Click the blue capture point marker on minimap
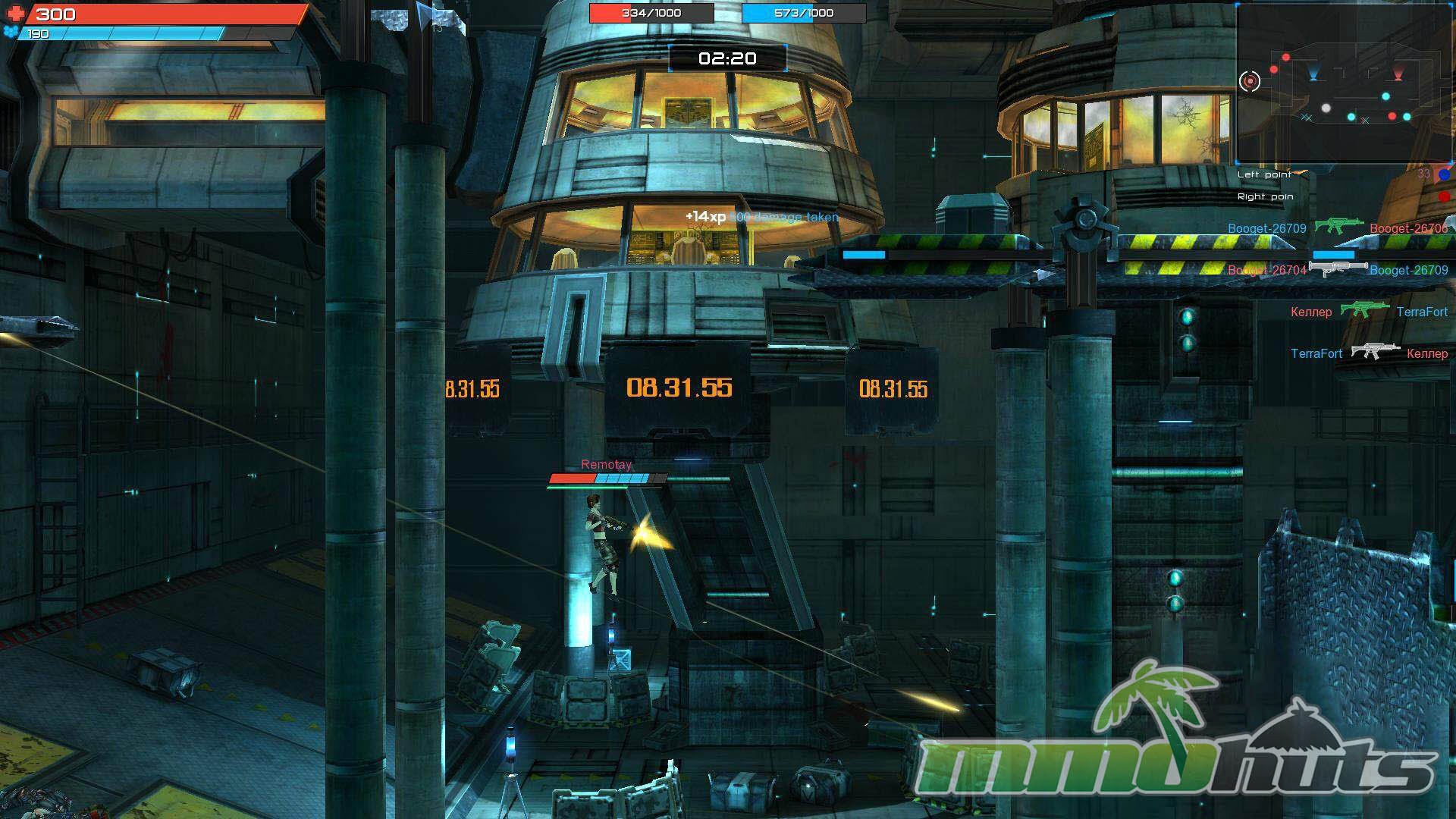This screenshot has height=819, width=1456. [1313, 74]
